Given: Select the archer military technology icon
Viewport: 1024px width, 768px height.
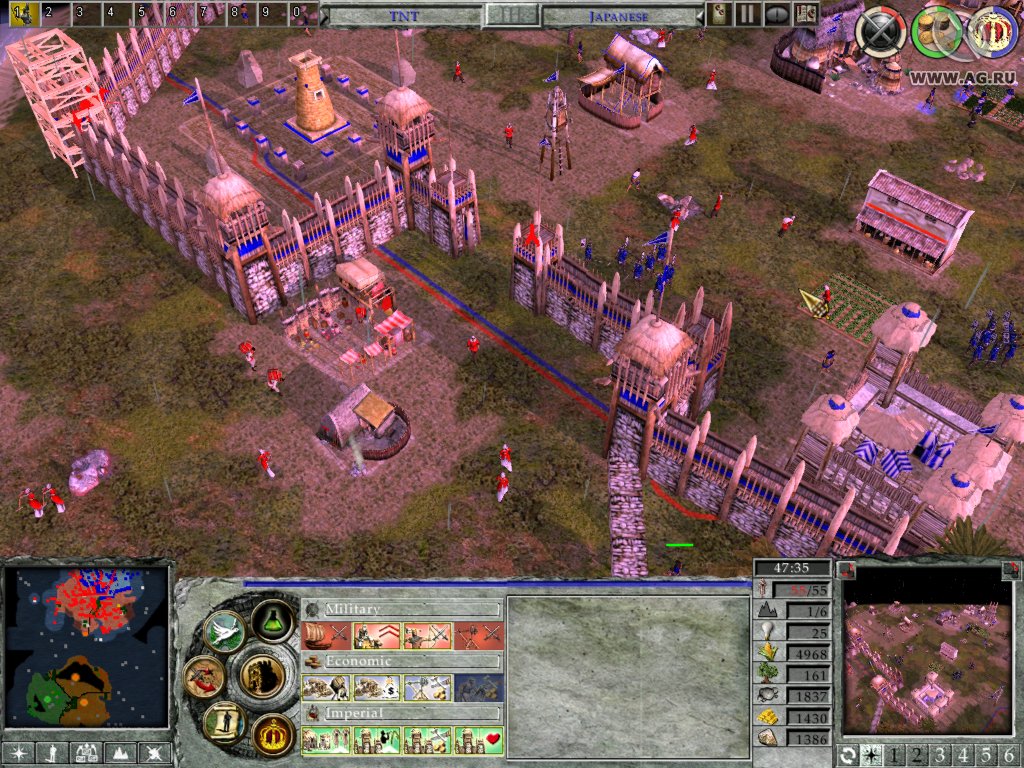Looking at the screenshot, I should (427, 634).
